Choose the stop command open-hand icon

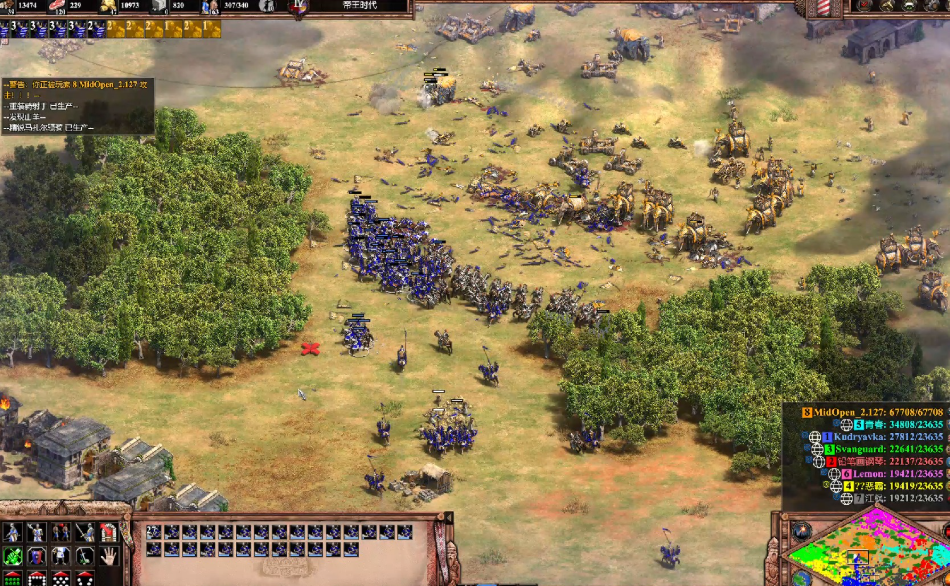tap(108, 555)
